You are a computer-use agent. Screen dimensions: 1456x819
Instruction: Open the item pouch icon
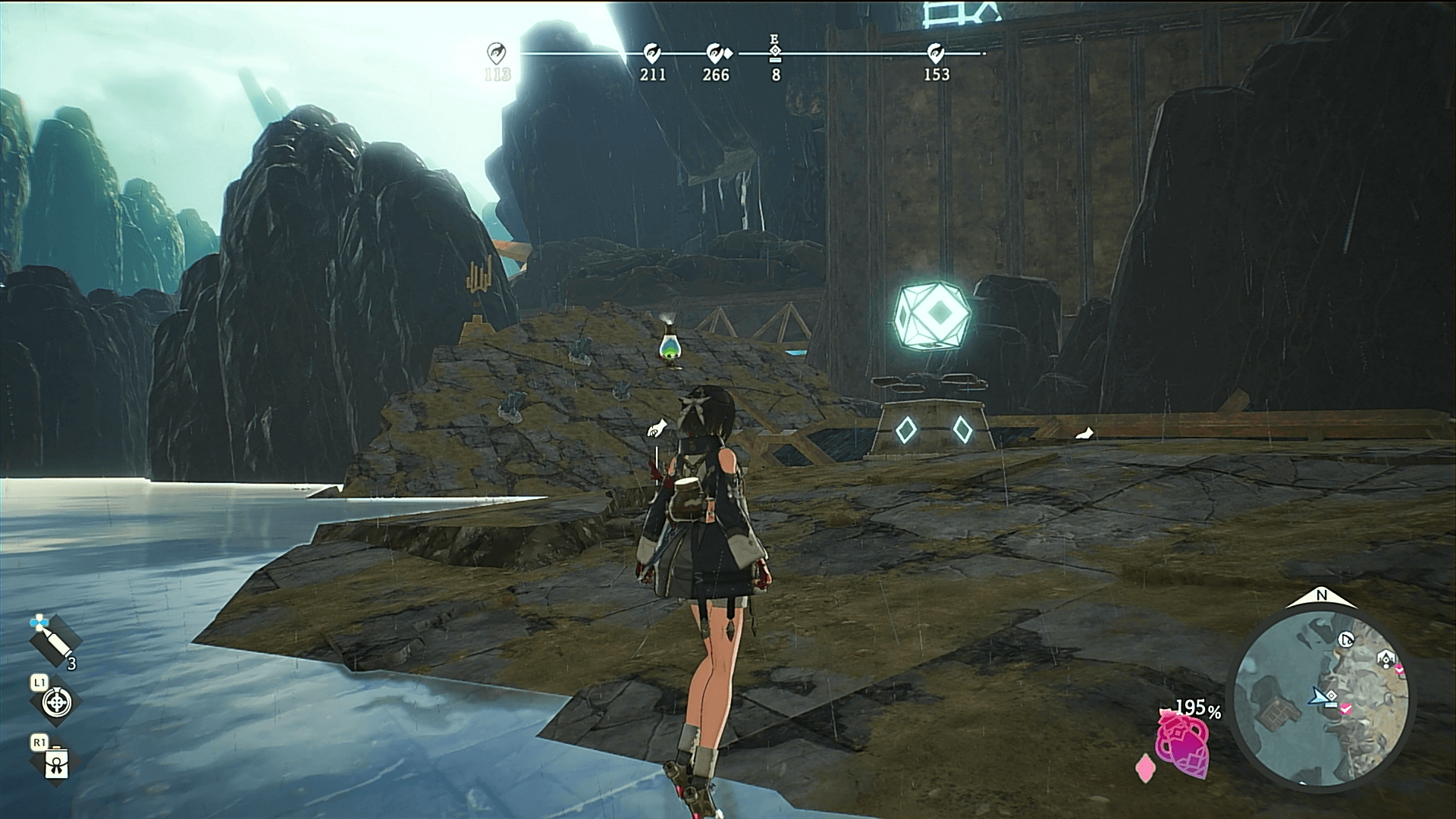(x=57, y=763)
